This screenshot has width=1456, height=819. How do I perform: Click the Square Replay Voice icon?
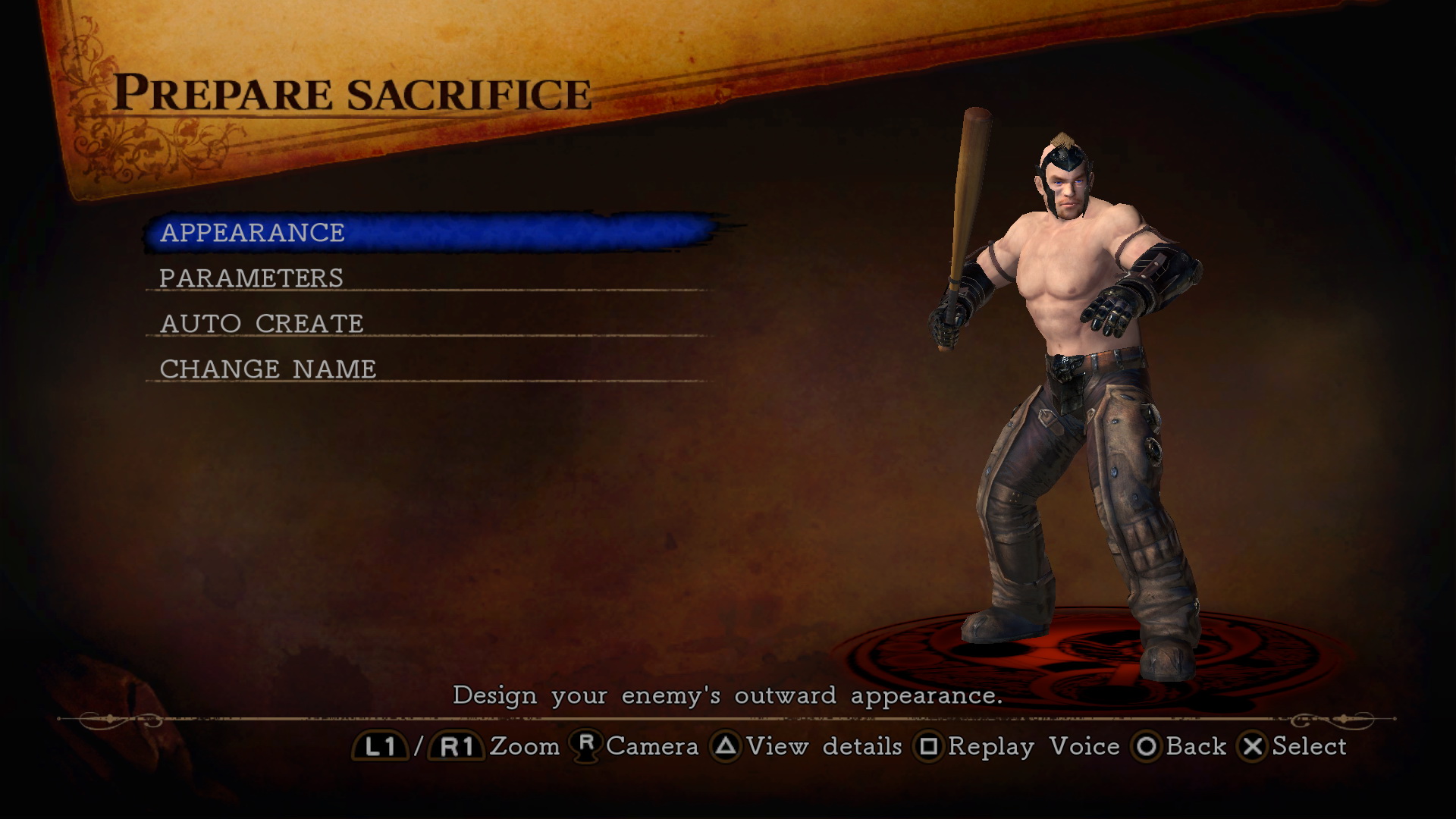pos(930,747)
